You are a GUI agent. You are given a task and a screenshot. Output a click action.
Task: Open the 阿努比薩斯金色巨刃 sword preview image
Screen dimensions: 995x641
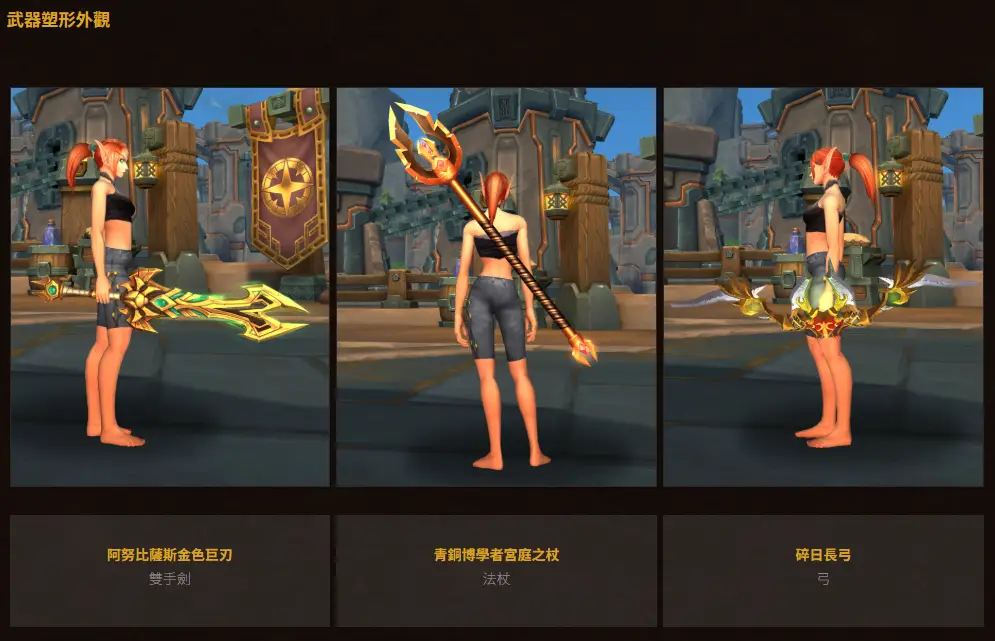(170, 287)
